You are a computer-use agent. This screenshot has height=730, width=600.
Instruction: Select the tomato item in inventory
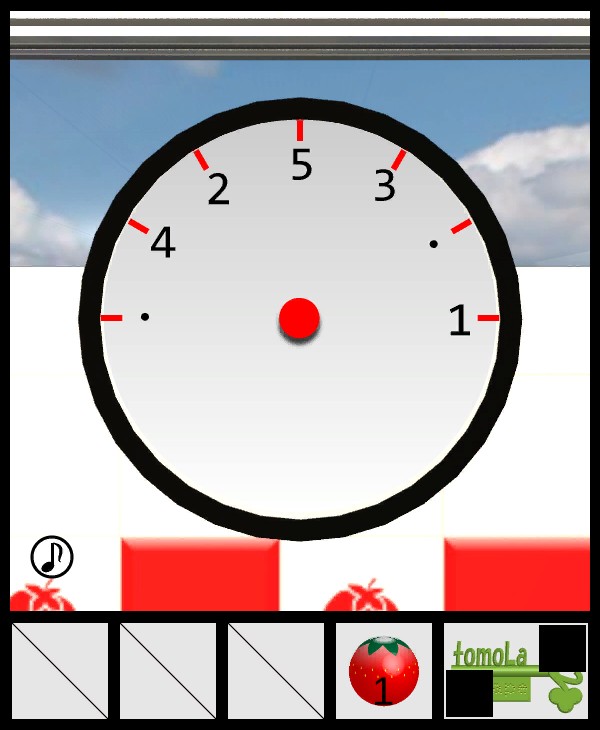(x=384, y=671)
